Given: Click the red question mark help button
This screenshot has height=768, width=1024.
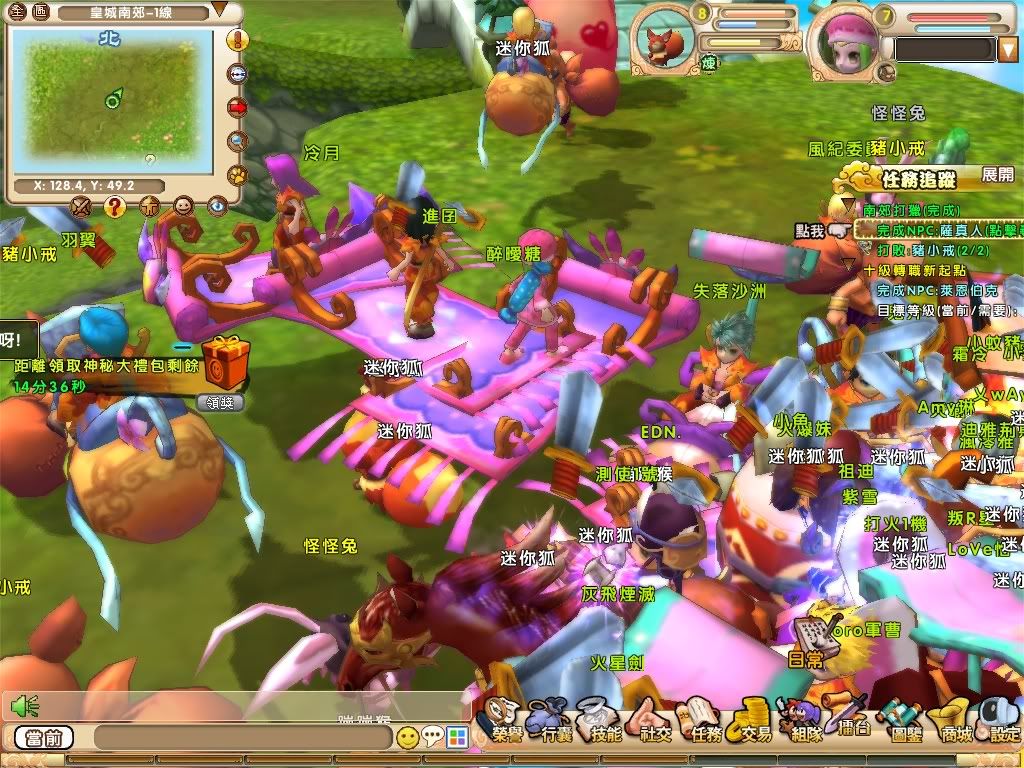Looking at the screenshot, I should (114, 206).
